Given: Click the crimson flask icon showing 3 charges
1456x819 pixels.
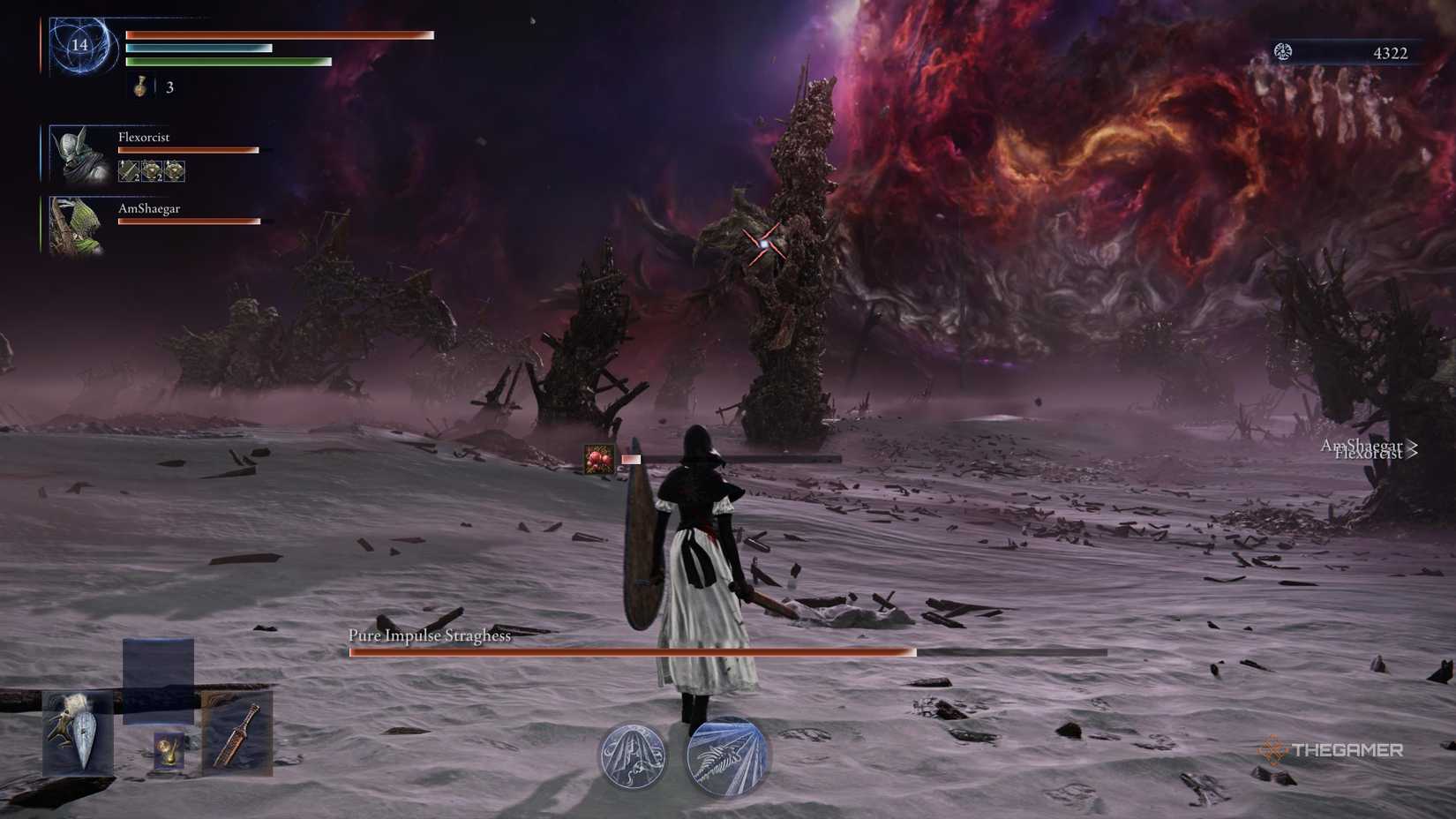Looking at the screenshot, I should (x=139, y=87).
